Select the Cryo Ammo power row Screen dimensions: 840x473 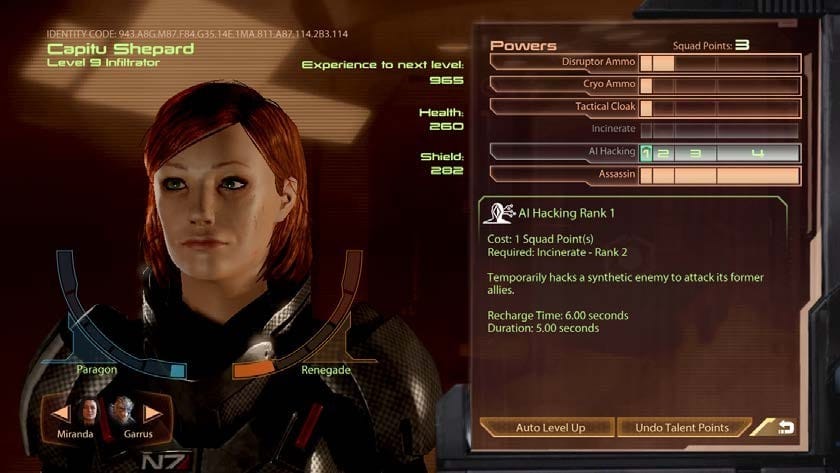coord(564,85)
